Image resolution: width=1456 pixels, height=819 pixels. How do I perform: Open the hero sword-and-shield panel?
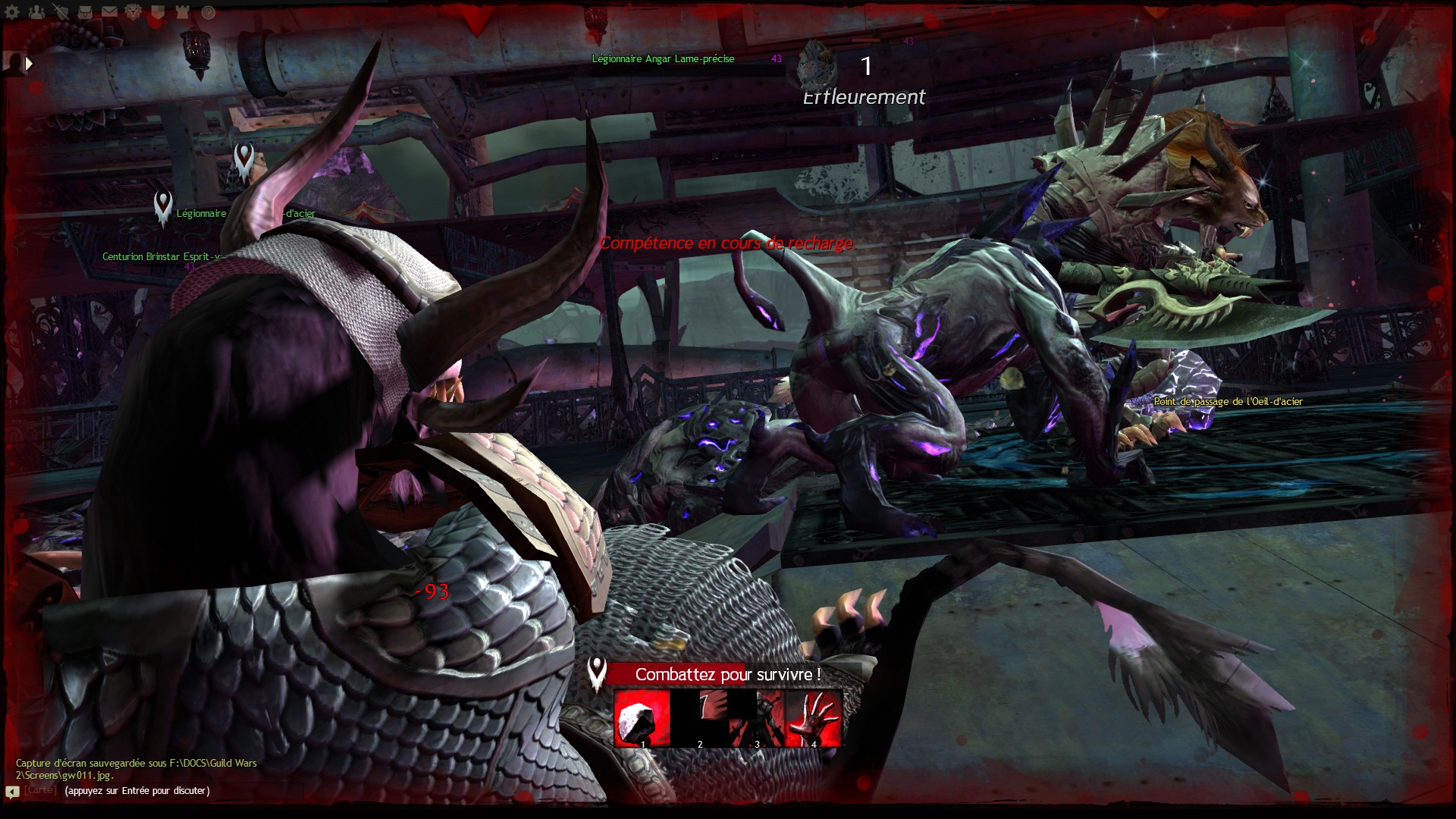tap(61, 12)
